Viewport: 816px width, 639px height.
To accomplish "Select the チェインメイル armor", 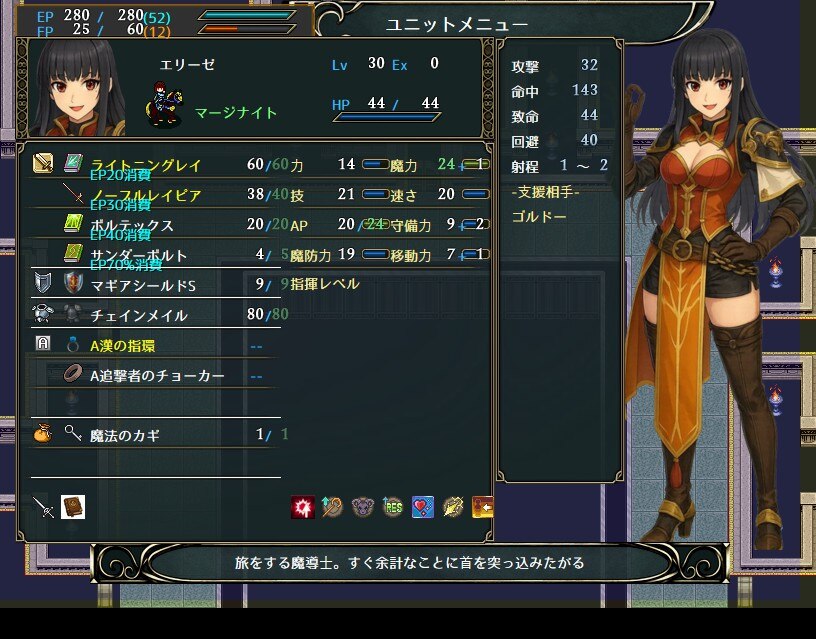I will [138, 315].
